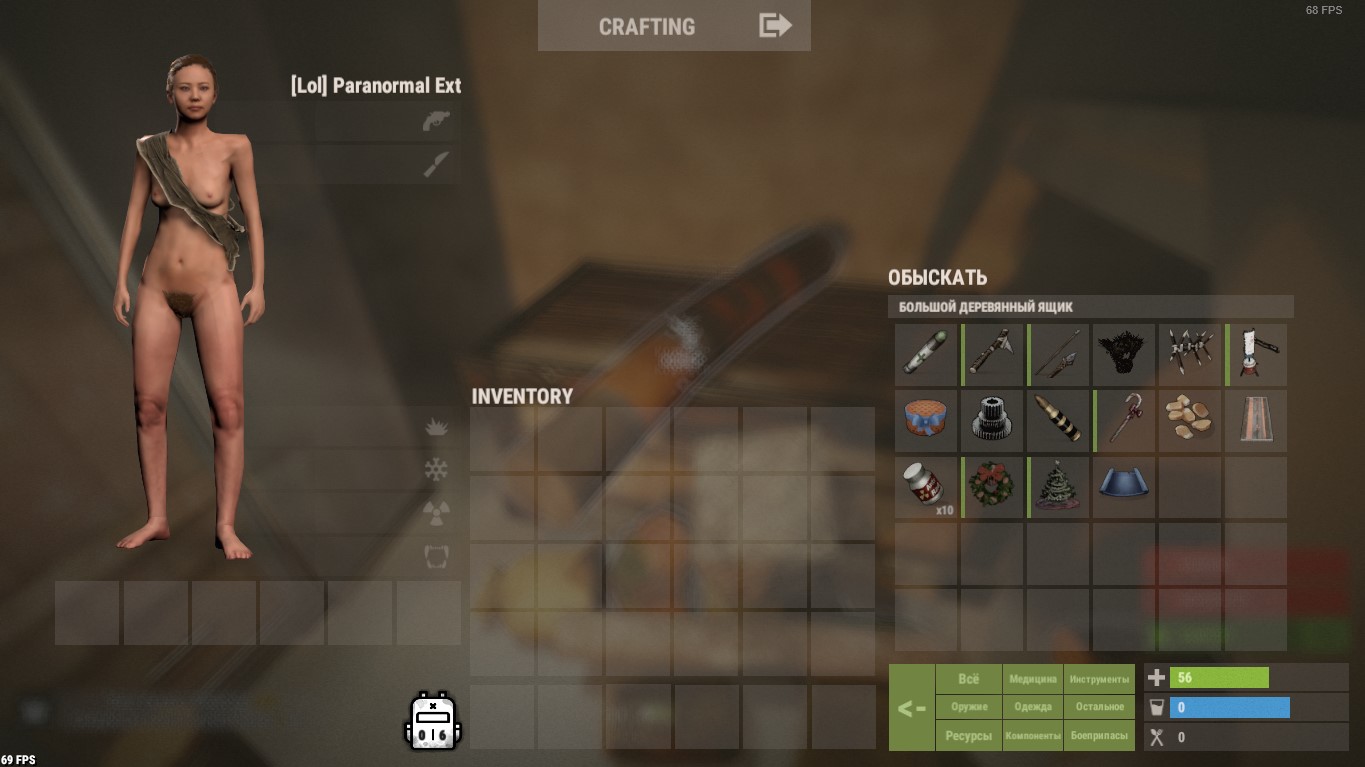Viewport: 1365px width, 767px height.
Task: Select the Одежда category
Action: (x=1033, y=707)
